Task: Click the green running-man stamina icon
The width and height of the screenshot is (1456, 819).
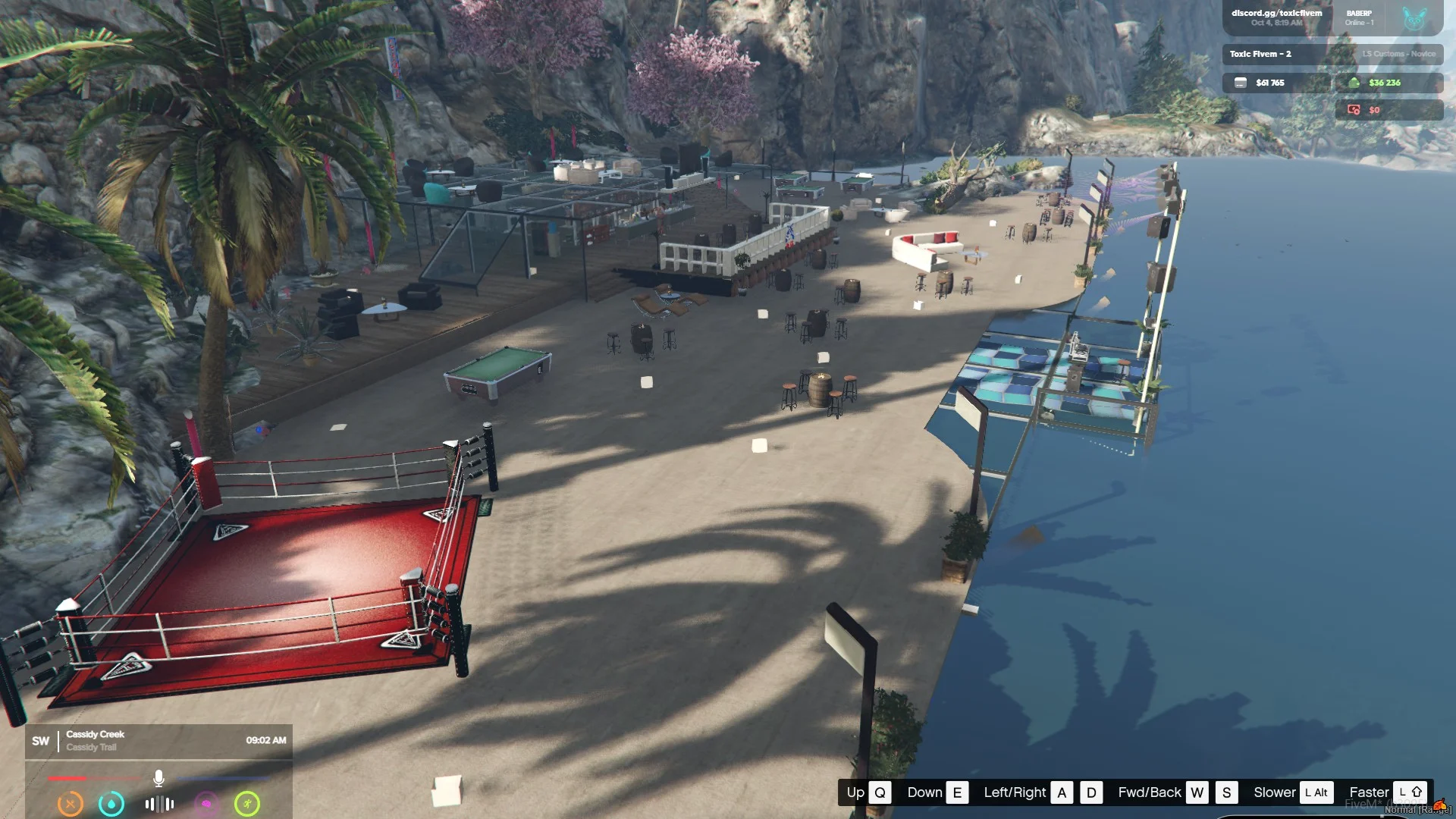Action: [247, 803]
